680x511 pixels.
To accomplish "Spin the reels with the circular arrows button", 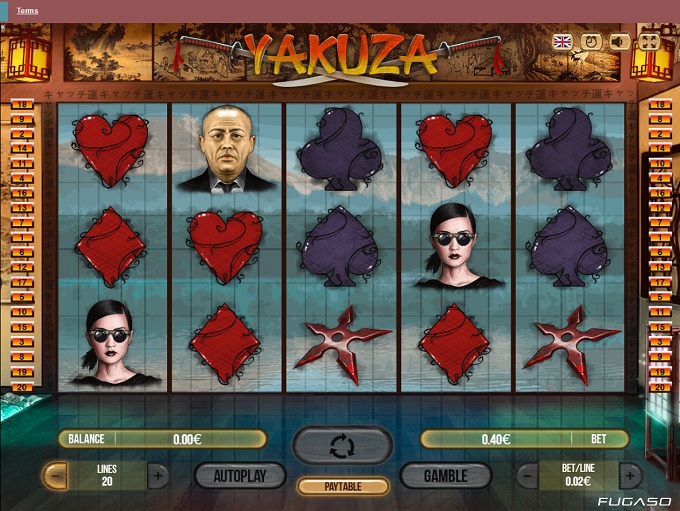I will 342,445.
